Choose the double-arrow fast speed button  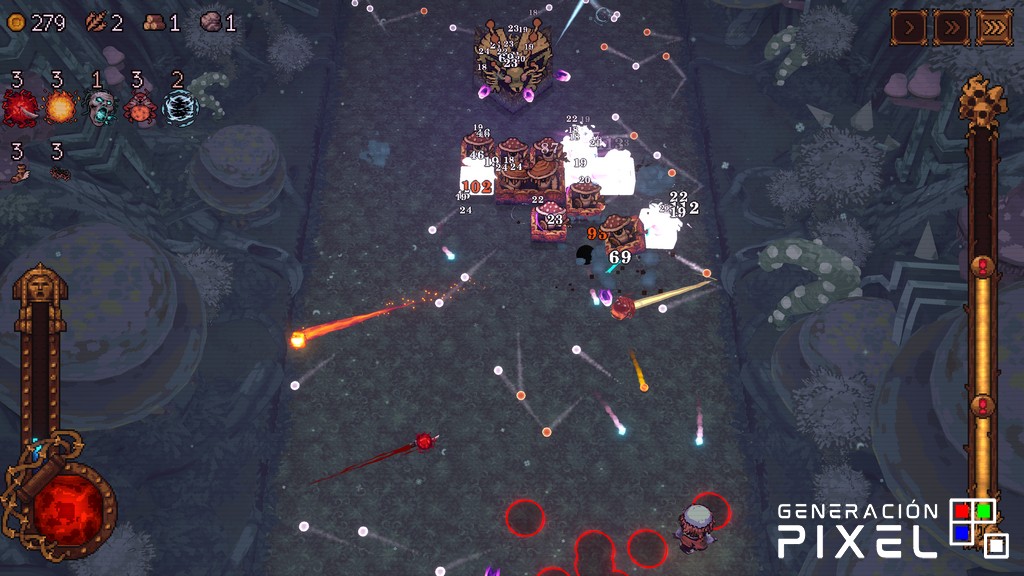point(952,27)
